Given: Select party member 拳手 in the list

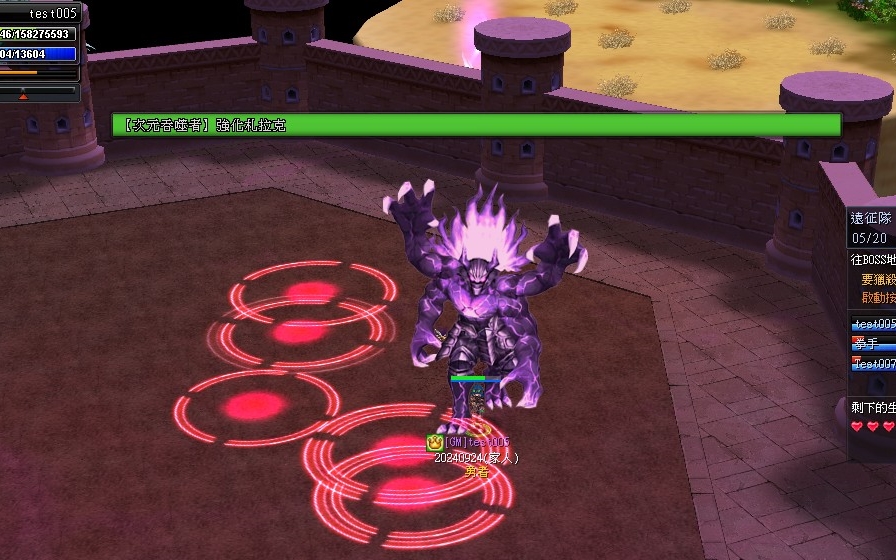Looking at the screenshot, I should point(866,343).
